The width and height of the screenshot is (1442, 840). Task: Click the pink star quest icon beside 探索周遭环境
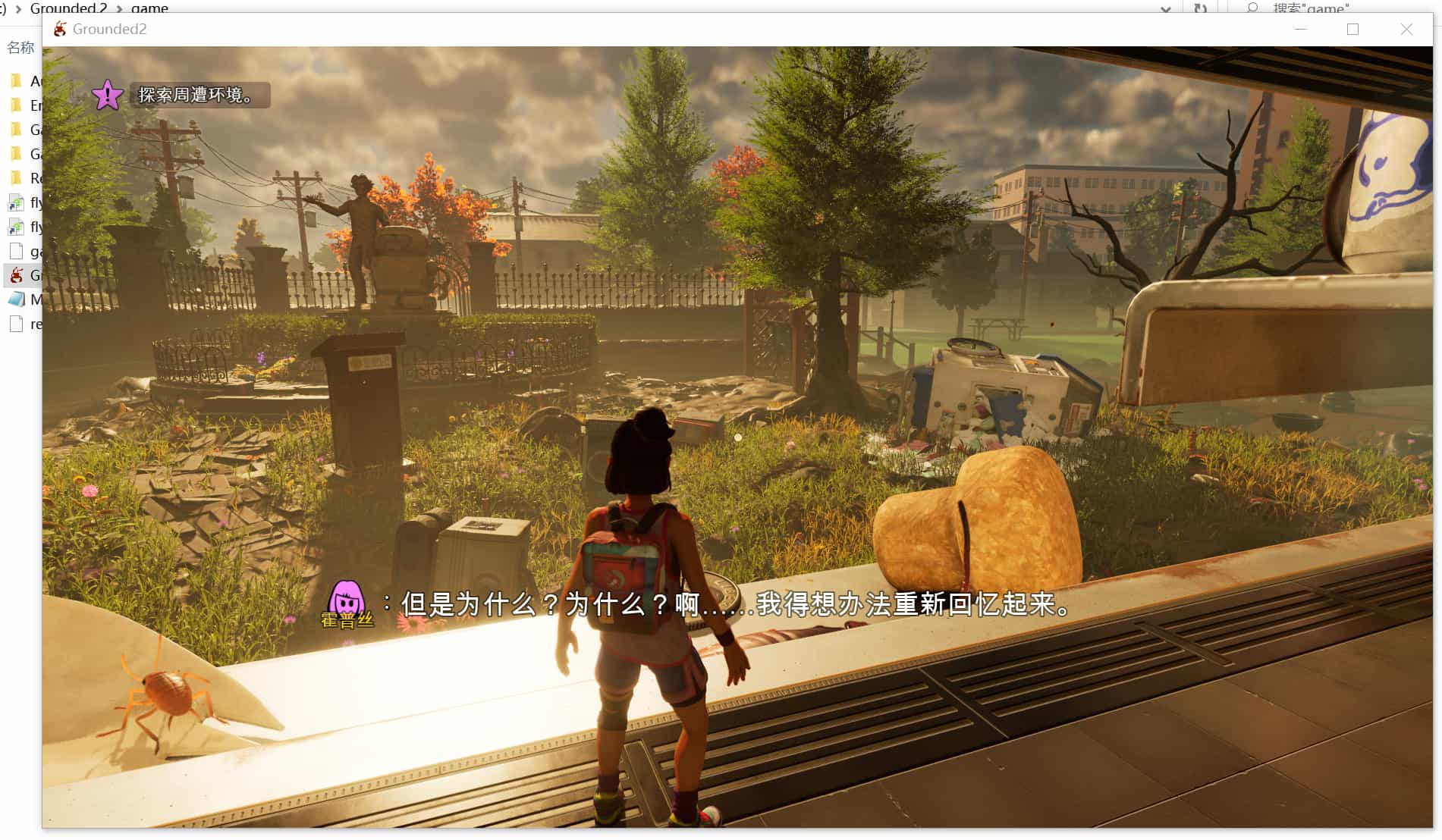tap(107, 96)
